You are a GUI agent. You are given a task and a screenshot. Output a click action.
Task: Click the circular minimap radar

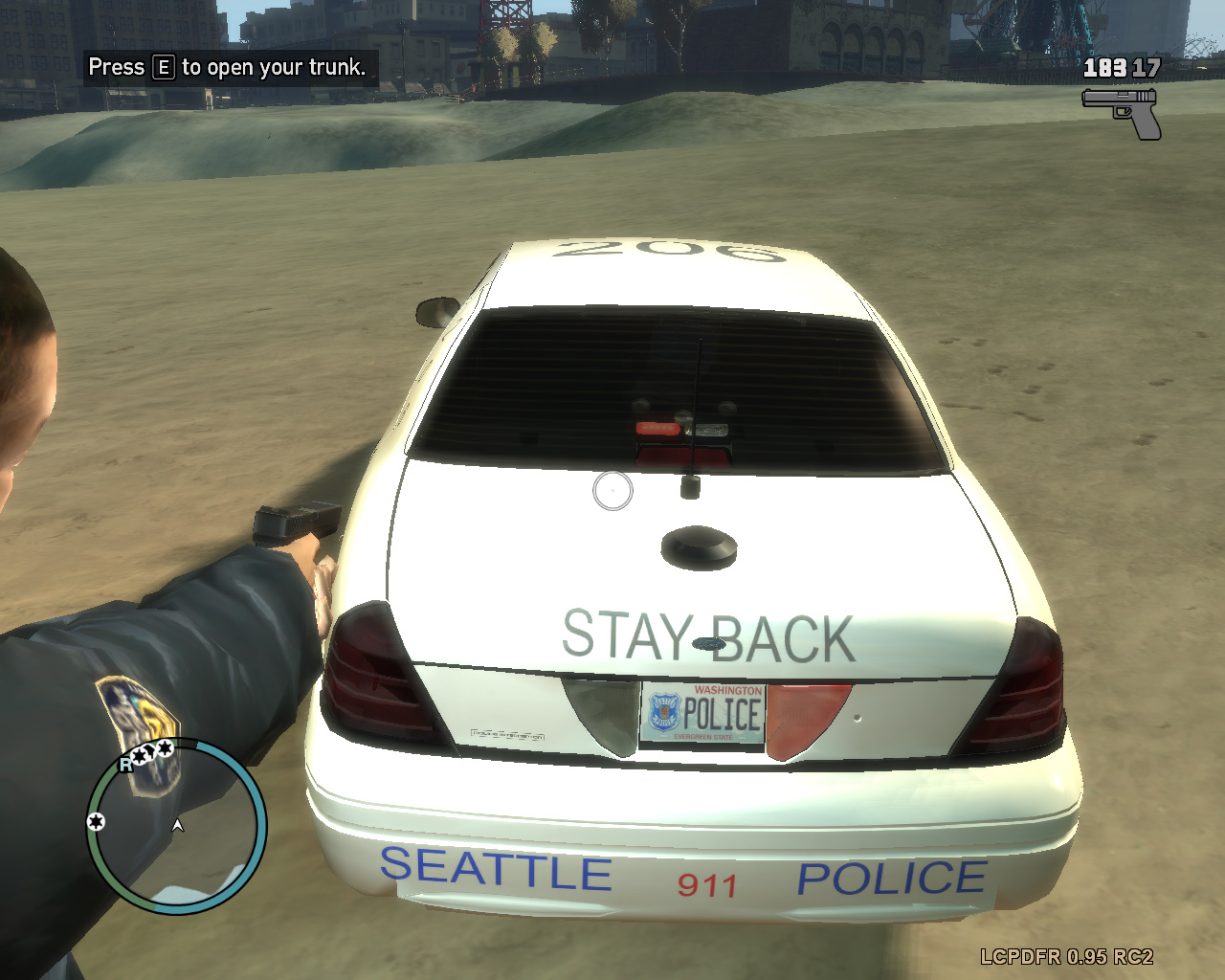(x=176, y=827)
